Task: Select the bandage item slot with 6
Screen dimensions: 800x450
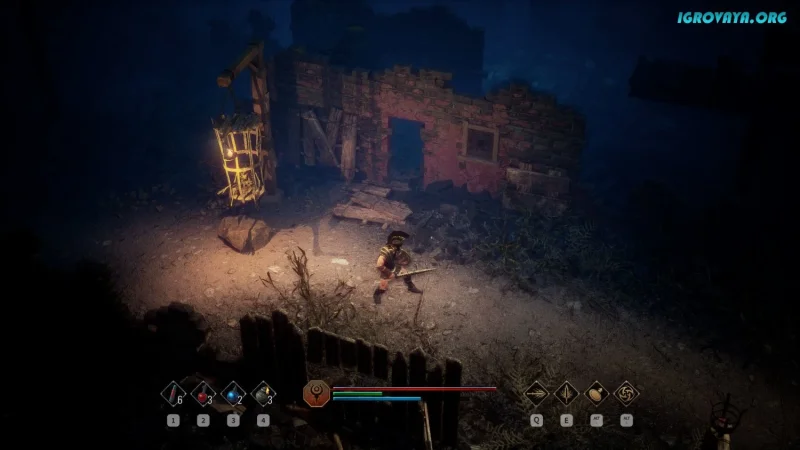Action: click(x=173, y=394)
